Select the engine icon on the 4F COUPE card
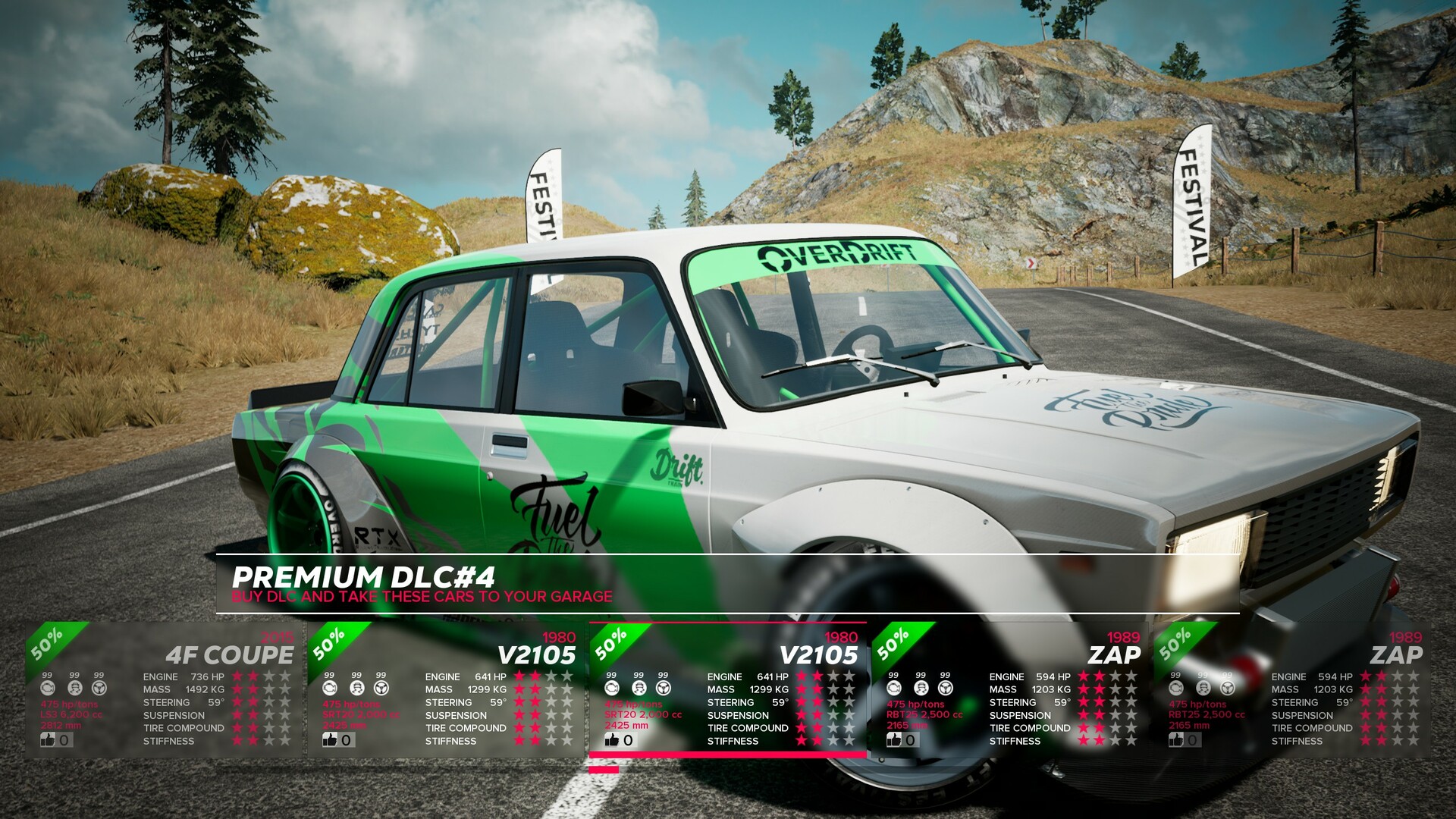Image resolution: width=1456 pixels, height=819 pixels. pos(49,687)
